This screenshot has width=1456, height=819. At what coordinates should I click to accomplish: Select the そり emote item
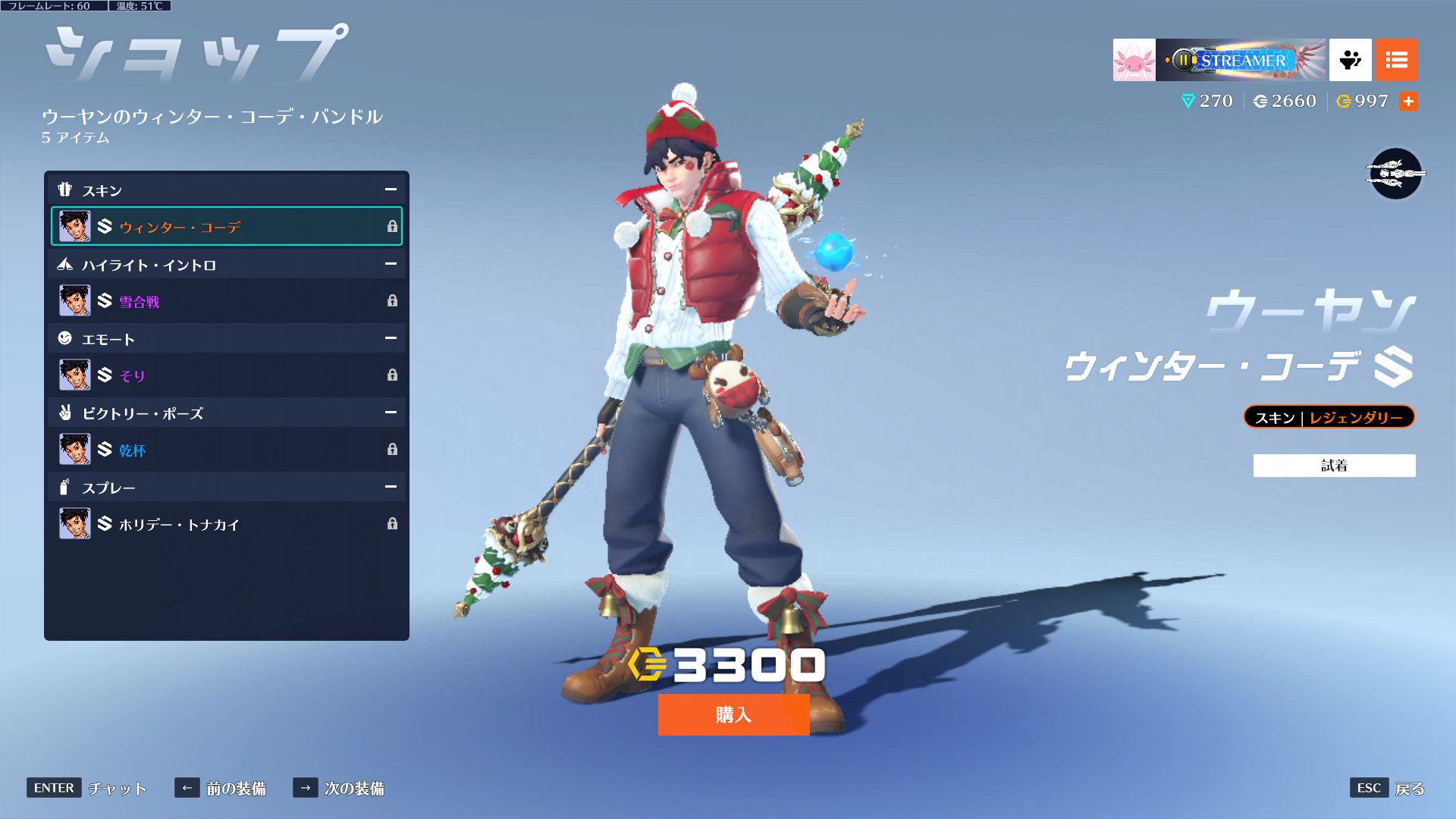pyautogui.click(x=226, y=375)
